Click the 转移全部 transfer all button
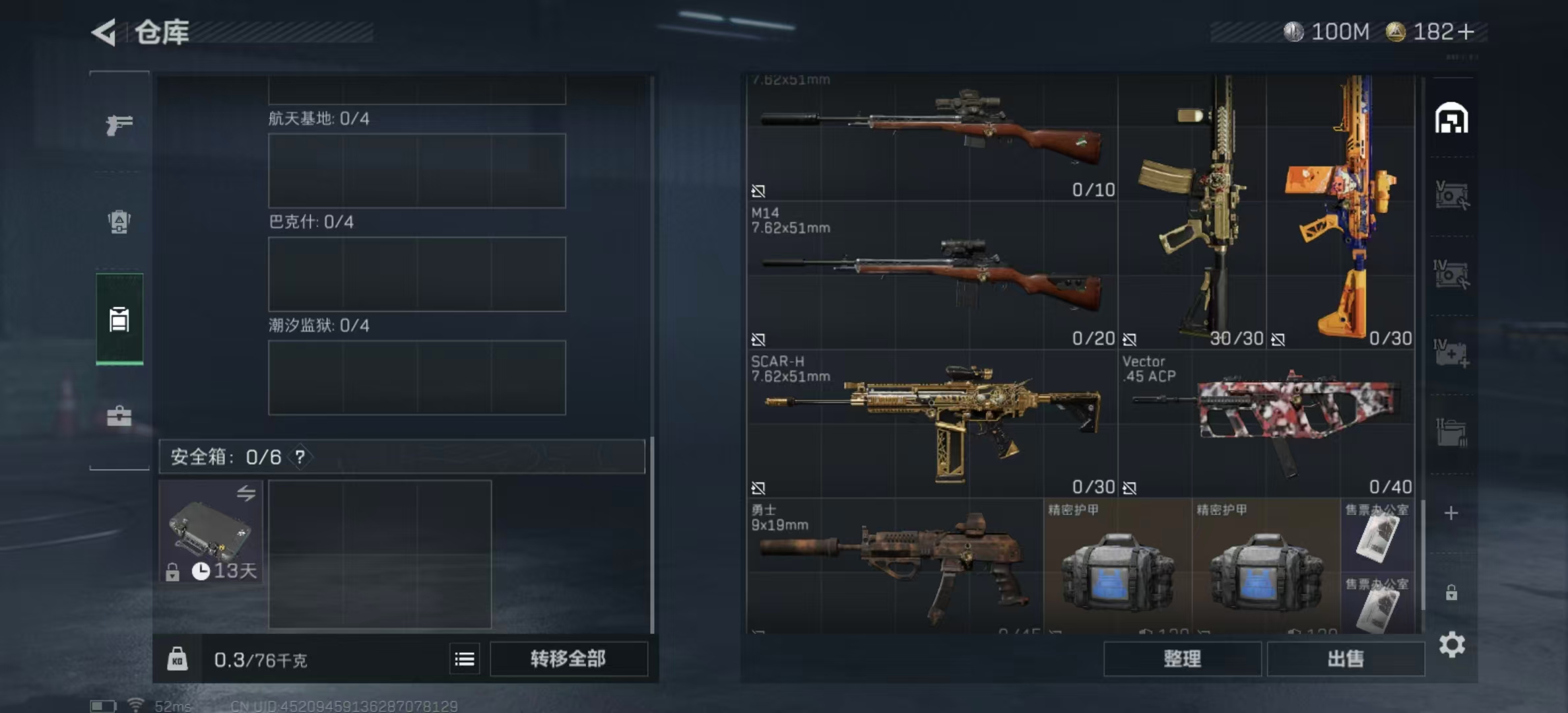 568,658
